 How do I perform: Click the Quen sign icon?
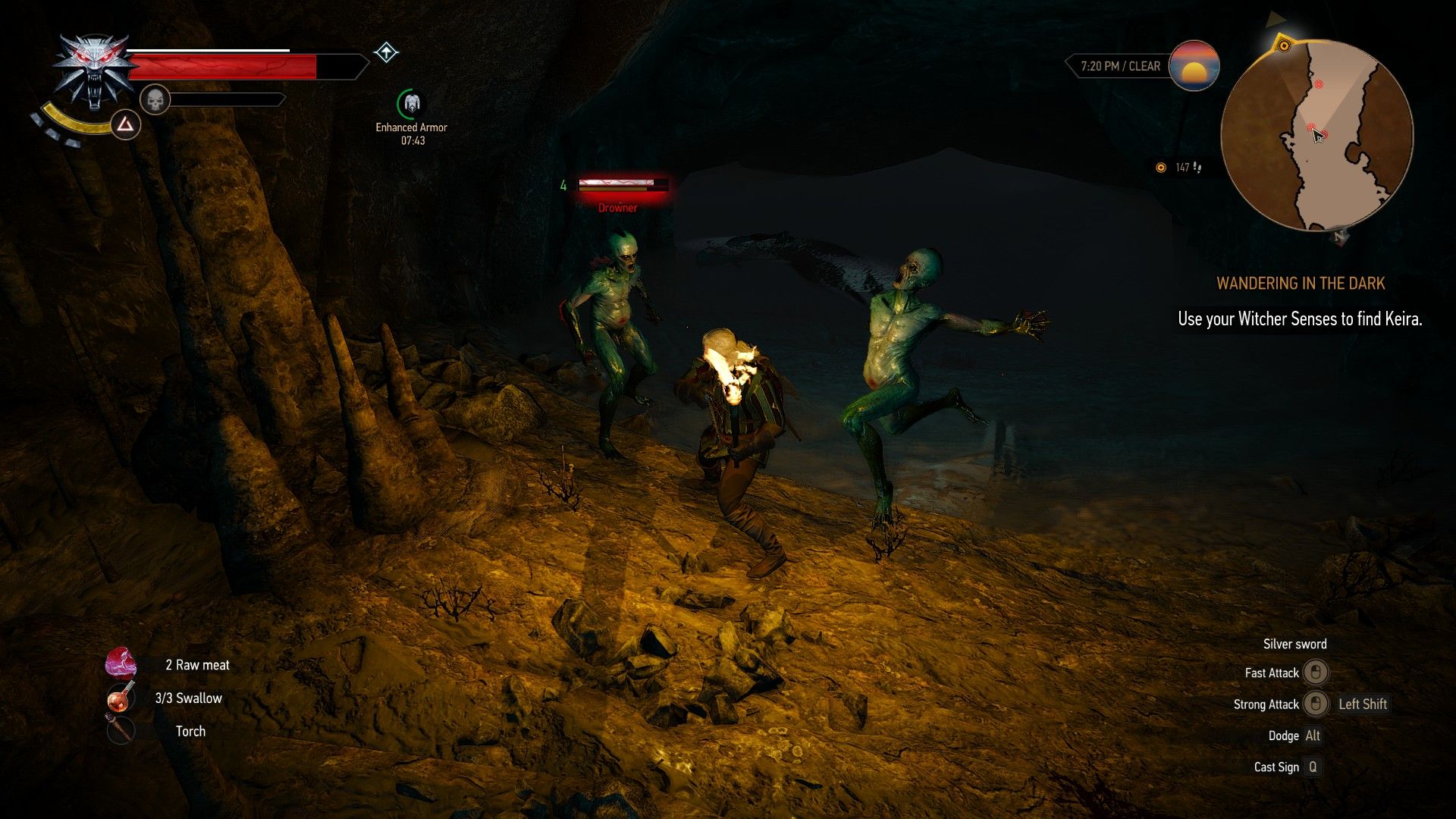126,124
